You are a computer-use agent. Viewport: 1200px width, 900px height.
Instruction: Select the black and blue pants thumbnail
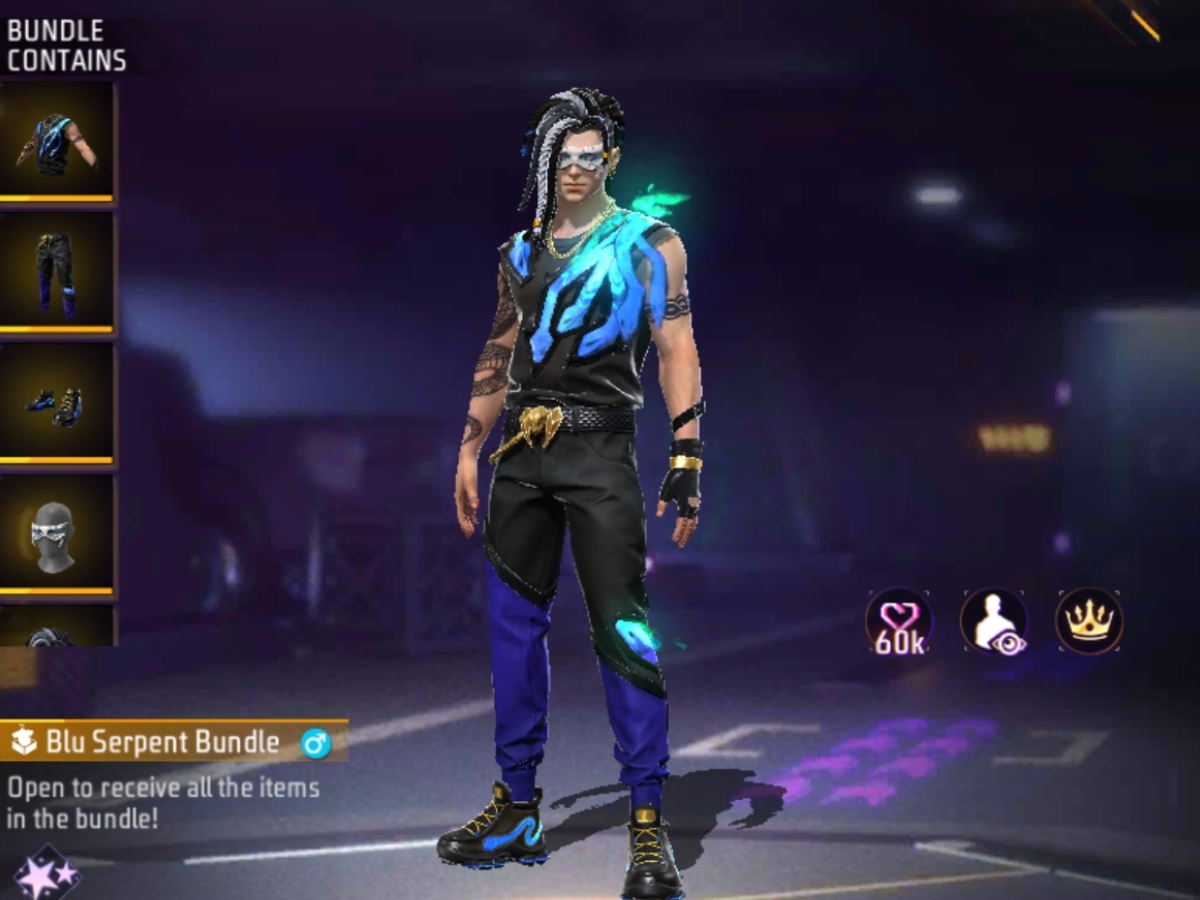(x=57, y=273)
